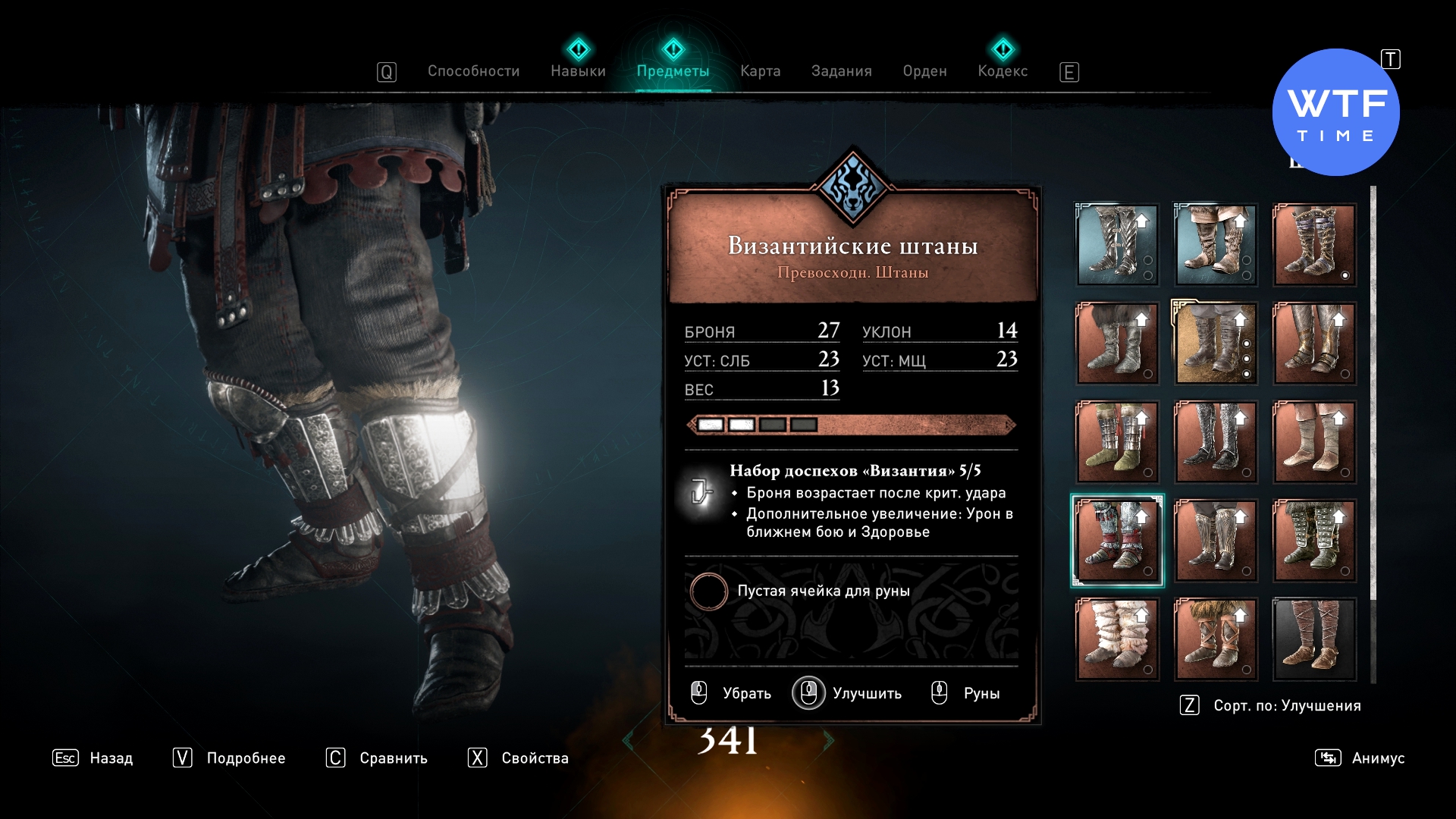Choose the Сравнить compare option

(377, 758)
